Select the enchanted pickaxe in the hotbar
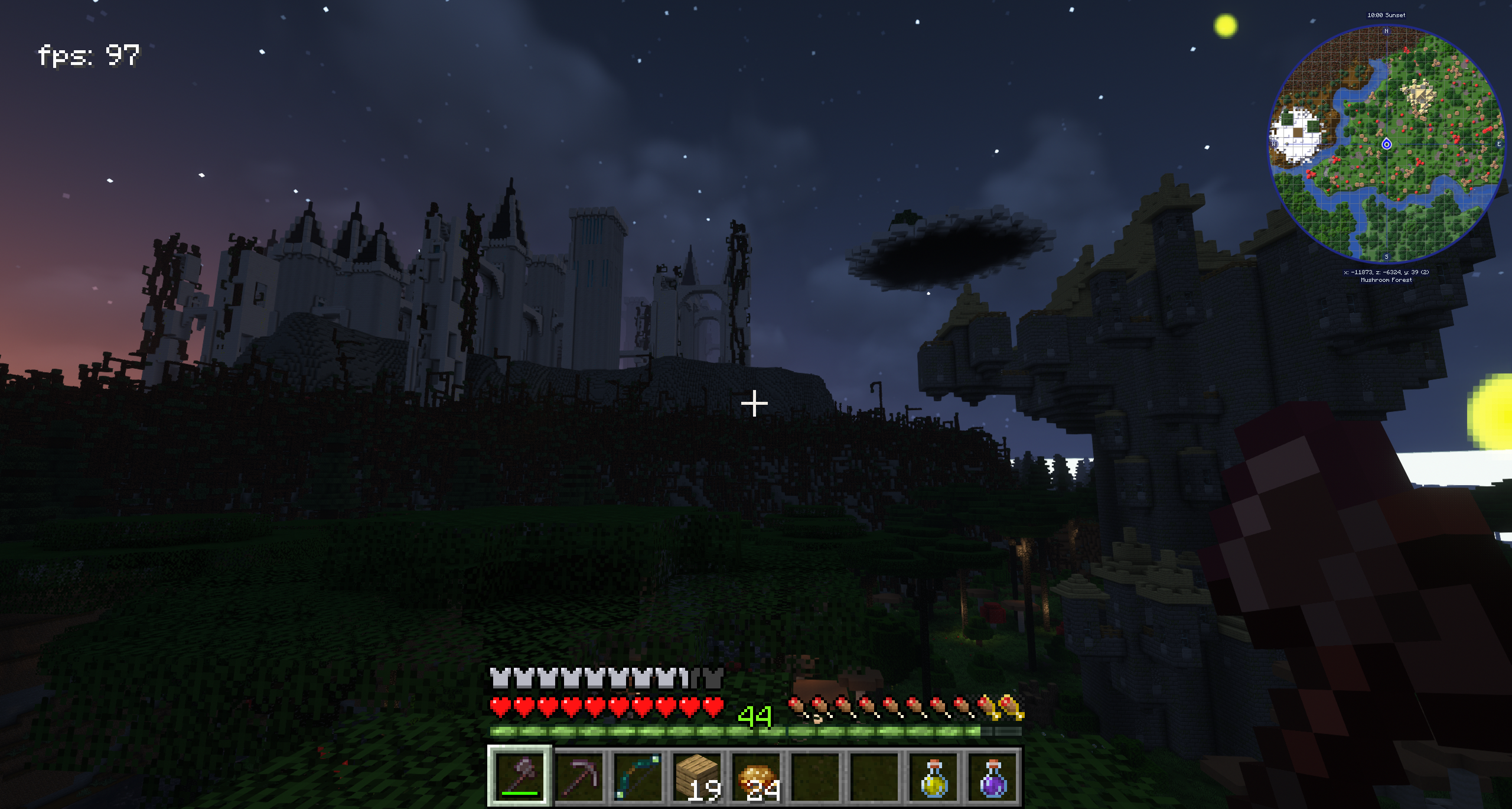Screen dimensions: 1512x809 (581, 776)
